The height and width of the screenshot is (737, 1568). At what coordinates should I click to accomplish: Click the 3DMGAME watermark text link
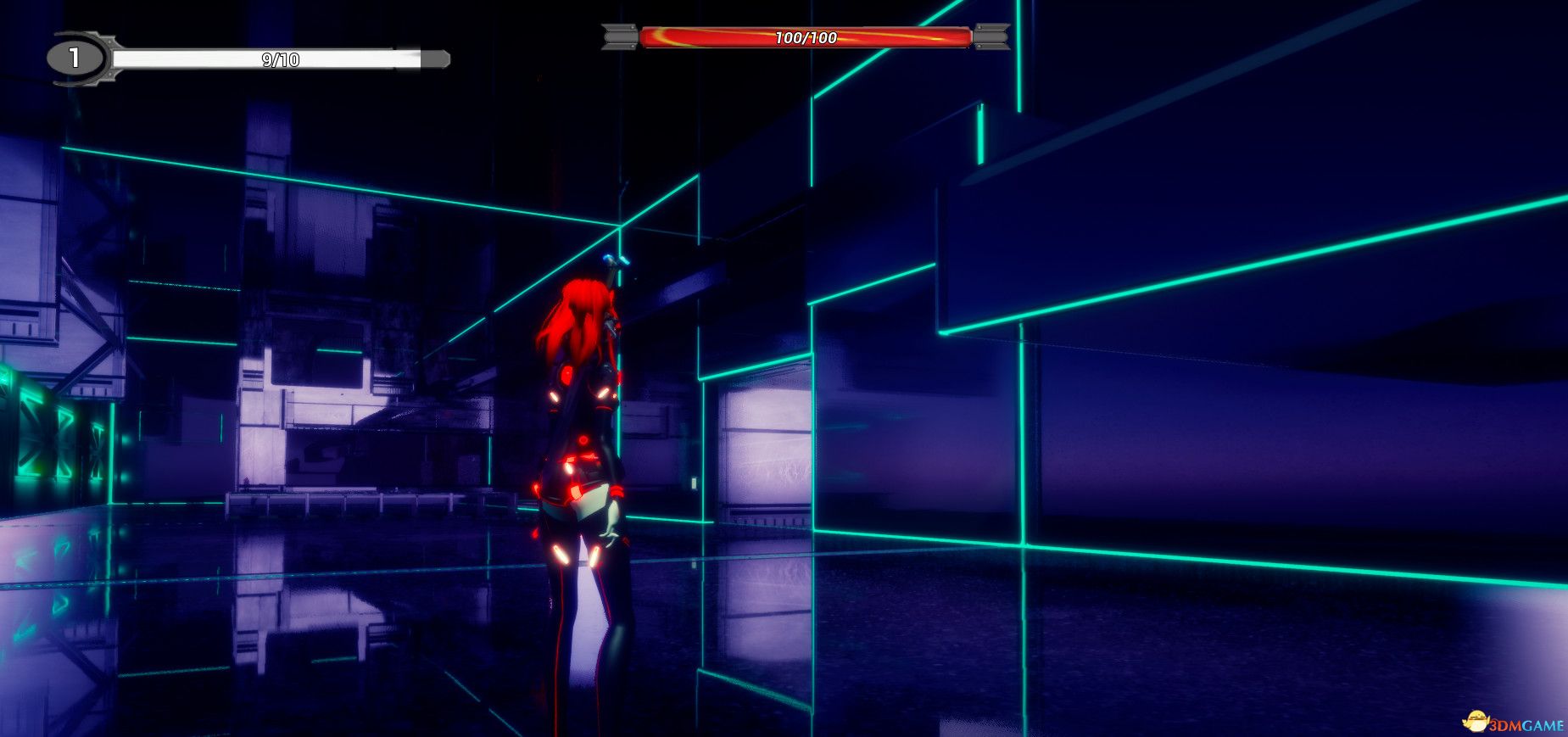pyautogui.click(x=1526, y=725)
